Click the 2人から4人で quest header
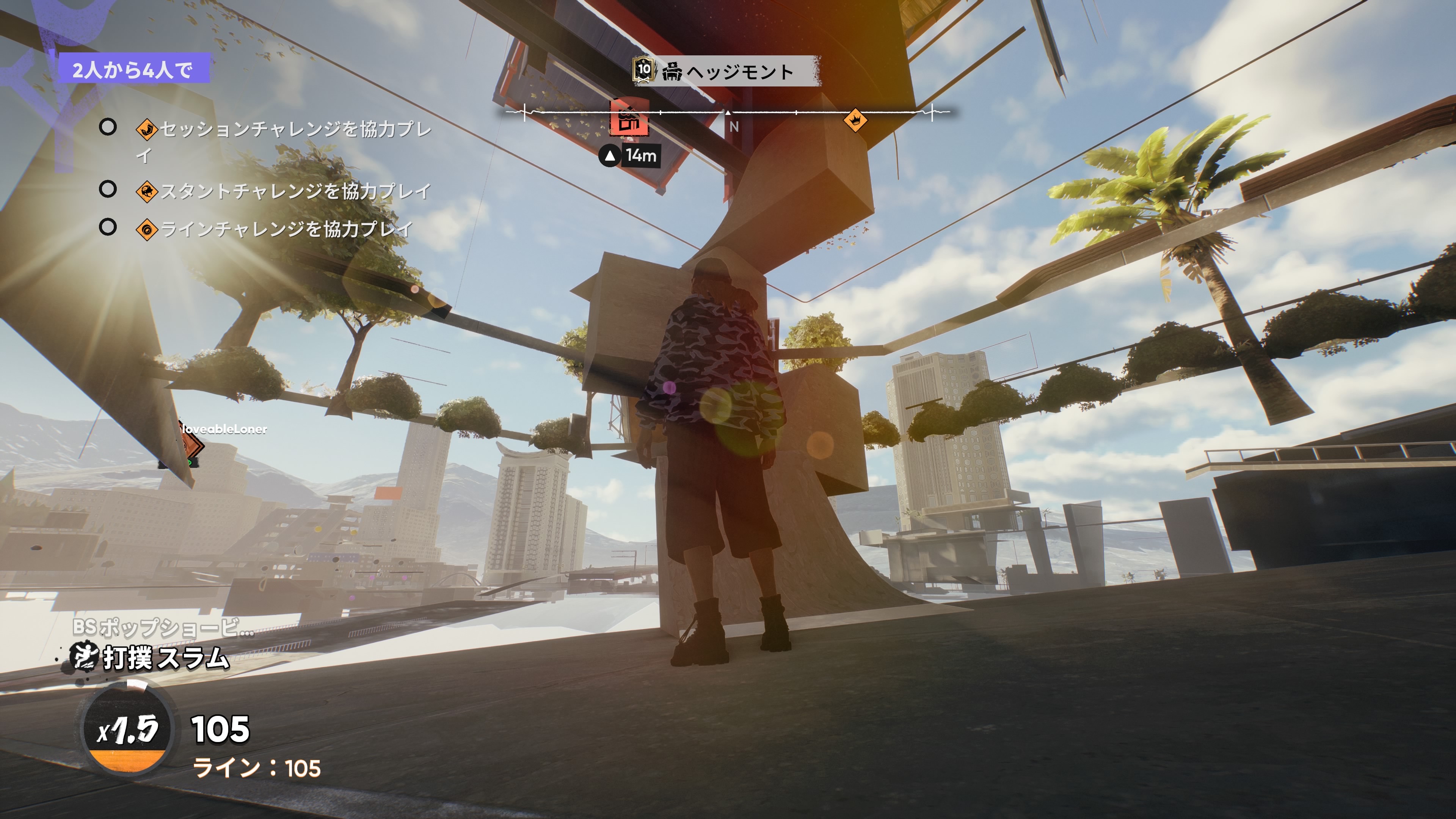This screenshot has height=819, width=1456. click(133, 69)
